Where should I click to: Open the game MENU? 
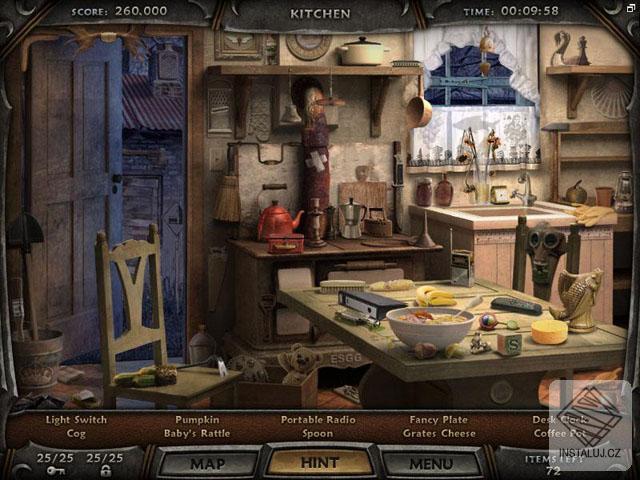(x=431, y=463)
